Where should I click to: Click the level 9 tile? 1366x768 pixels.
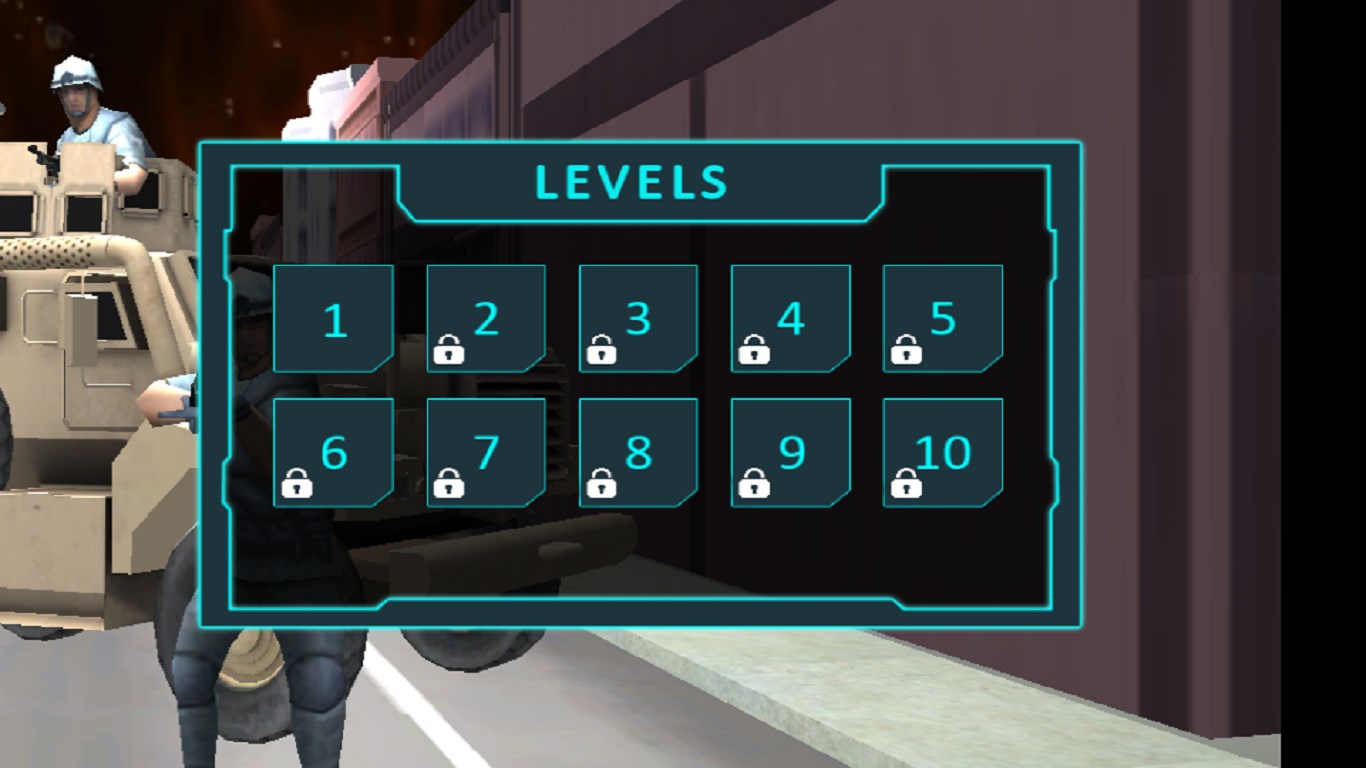(790, 453)
